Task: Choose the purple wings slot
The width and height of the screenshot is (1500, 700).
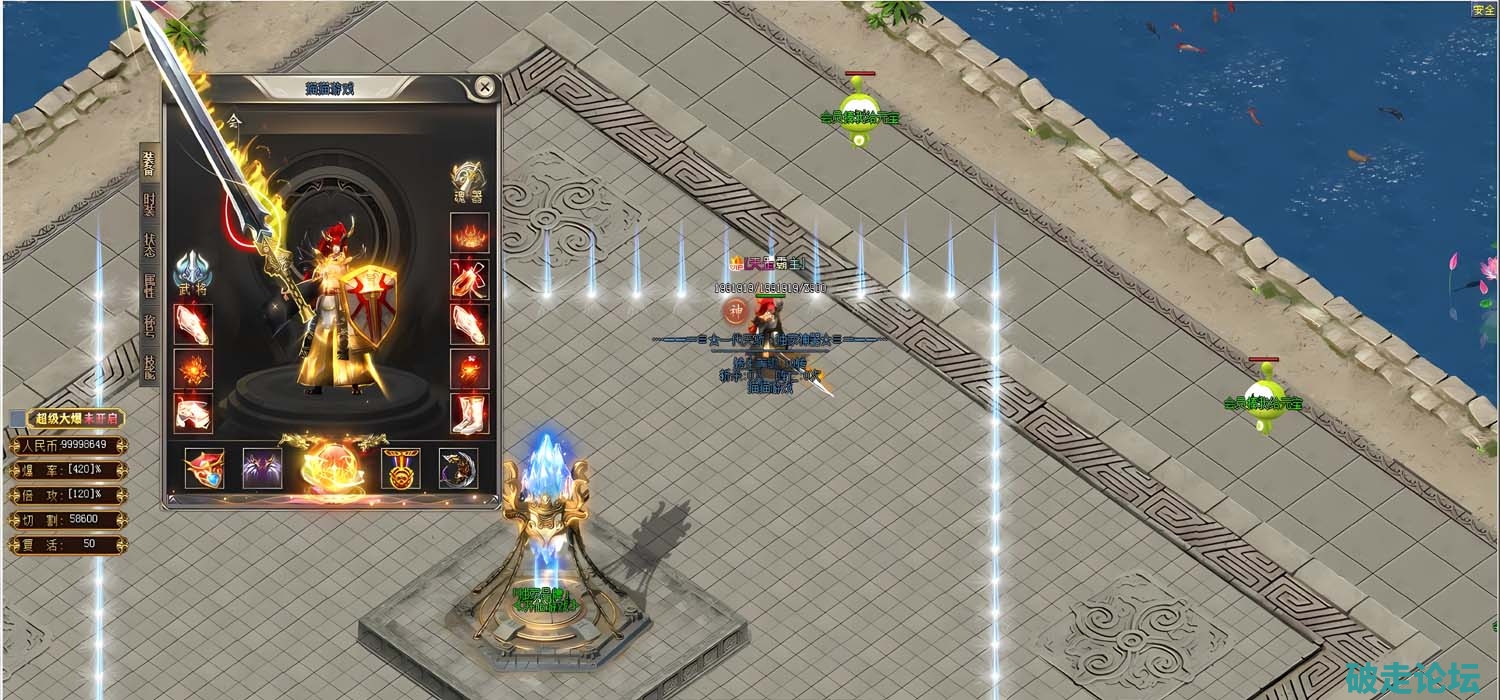Action: pyautogui.click(x=262, y=468)
